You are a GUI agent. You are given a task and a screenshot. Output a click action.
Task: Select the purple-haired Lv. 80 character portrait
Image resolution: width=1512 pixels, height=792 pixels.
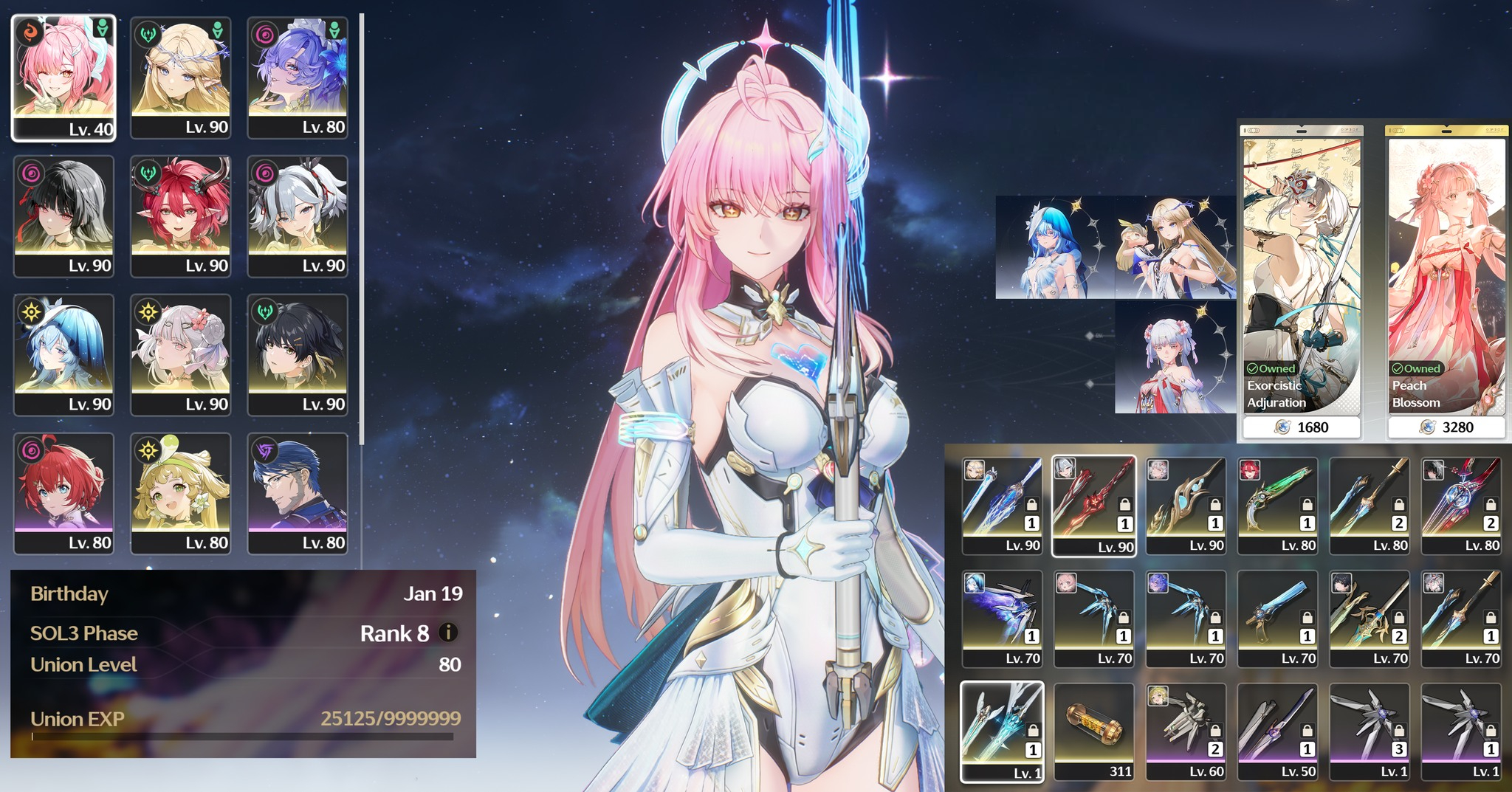tap(298, 77)
